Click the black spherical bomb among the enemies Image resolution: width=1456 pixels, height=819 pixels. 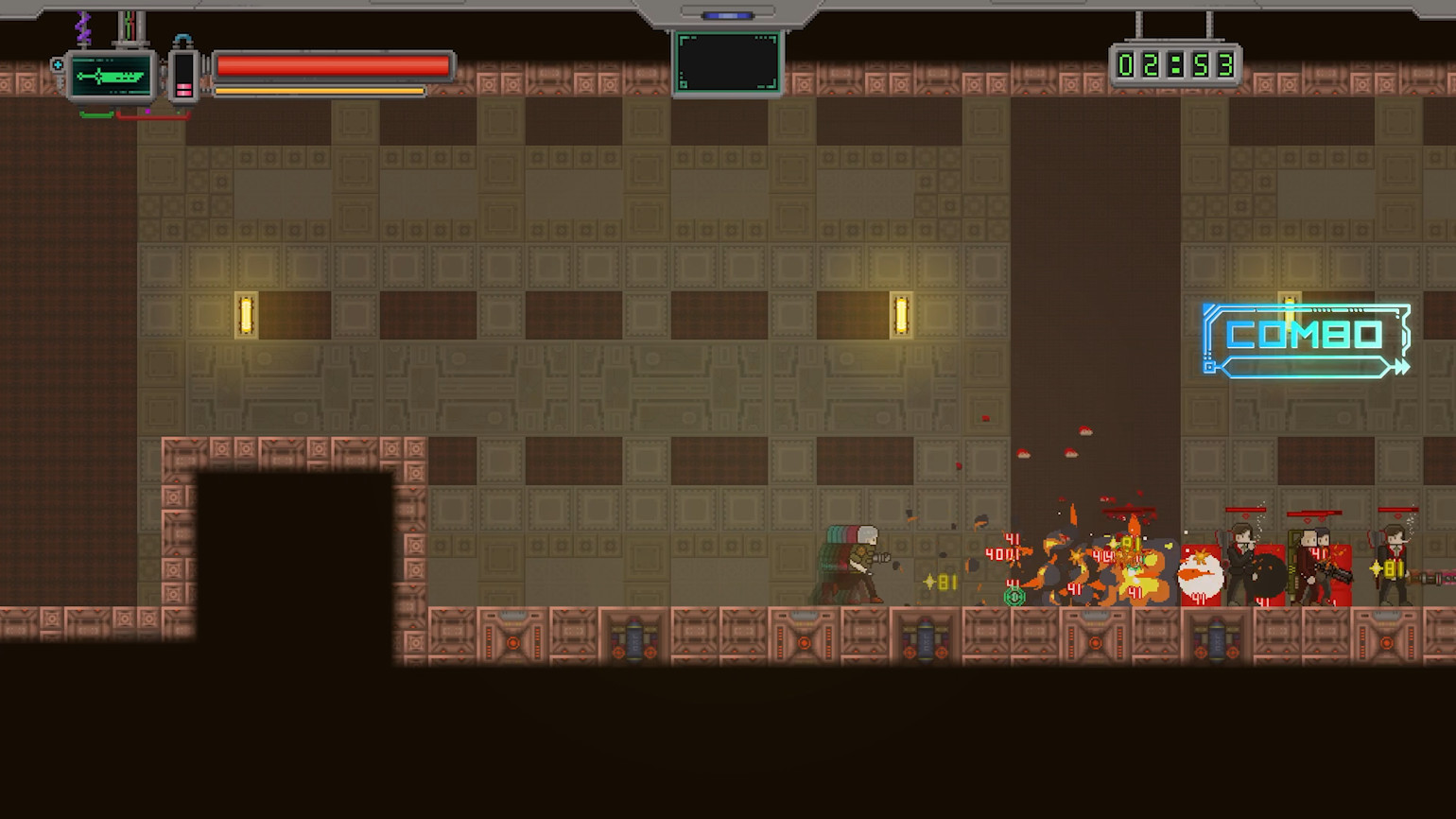pos(1265,575)
